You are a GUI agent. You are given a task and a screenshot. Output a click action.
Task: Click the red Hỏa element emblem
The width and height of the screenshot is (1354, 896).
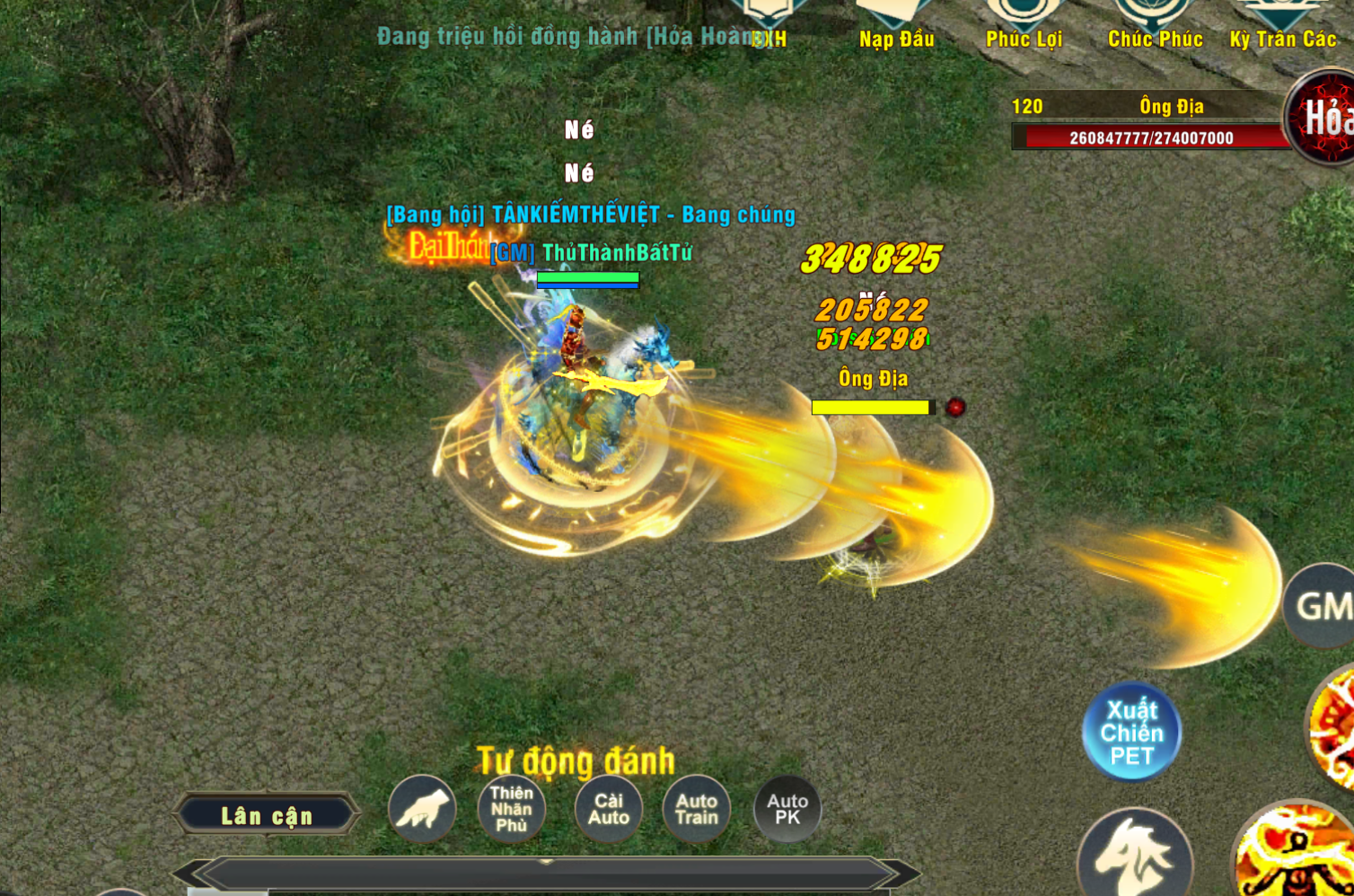tap(1323, 119)
